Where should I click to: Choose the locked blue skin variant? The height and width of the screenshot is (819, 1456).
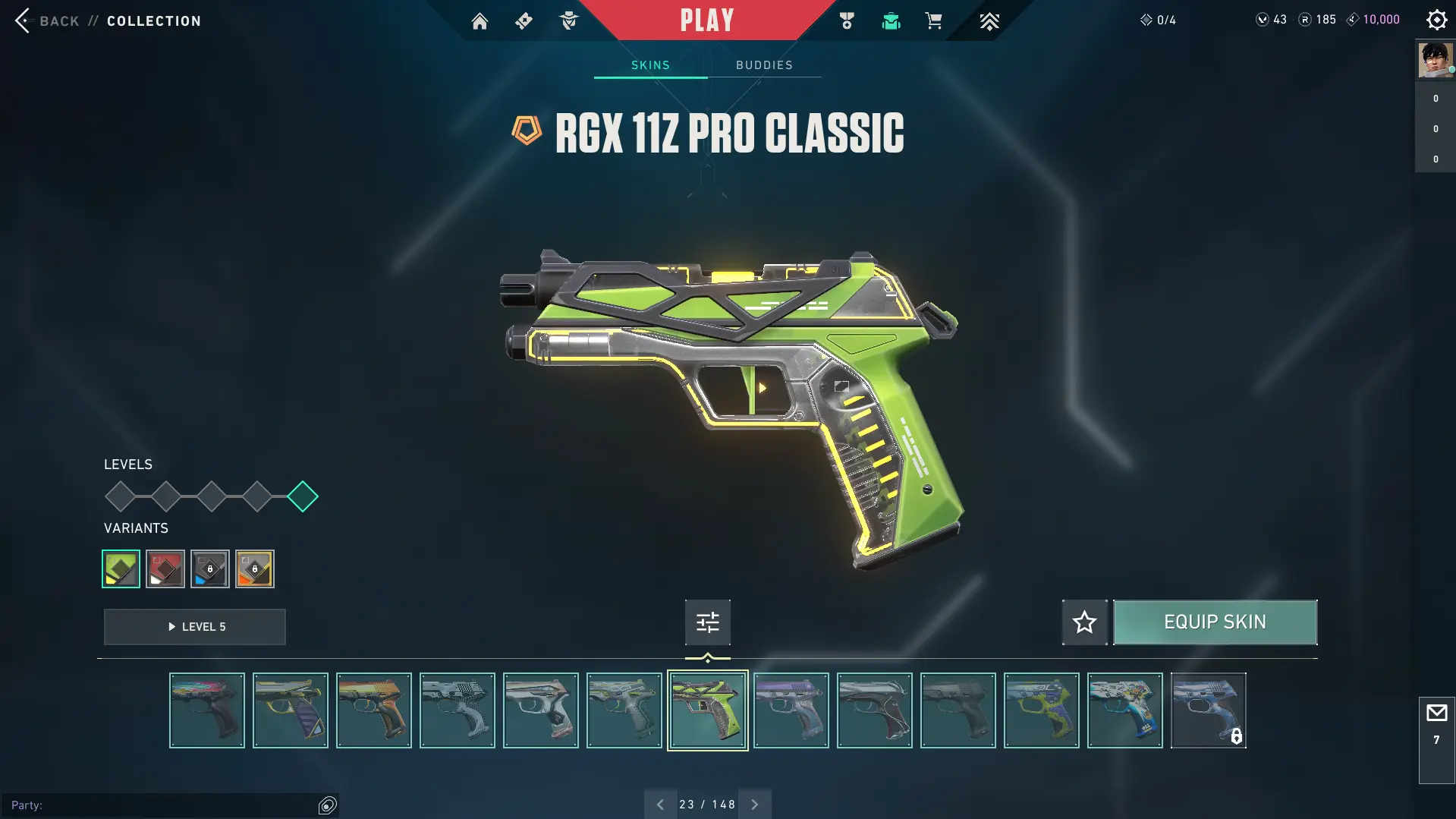(x=210, y=569)
